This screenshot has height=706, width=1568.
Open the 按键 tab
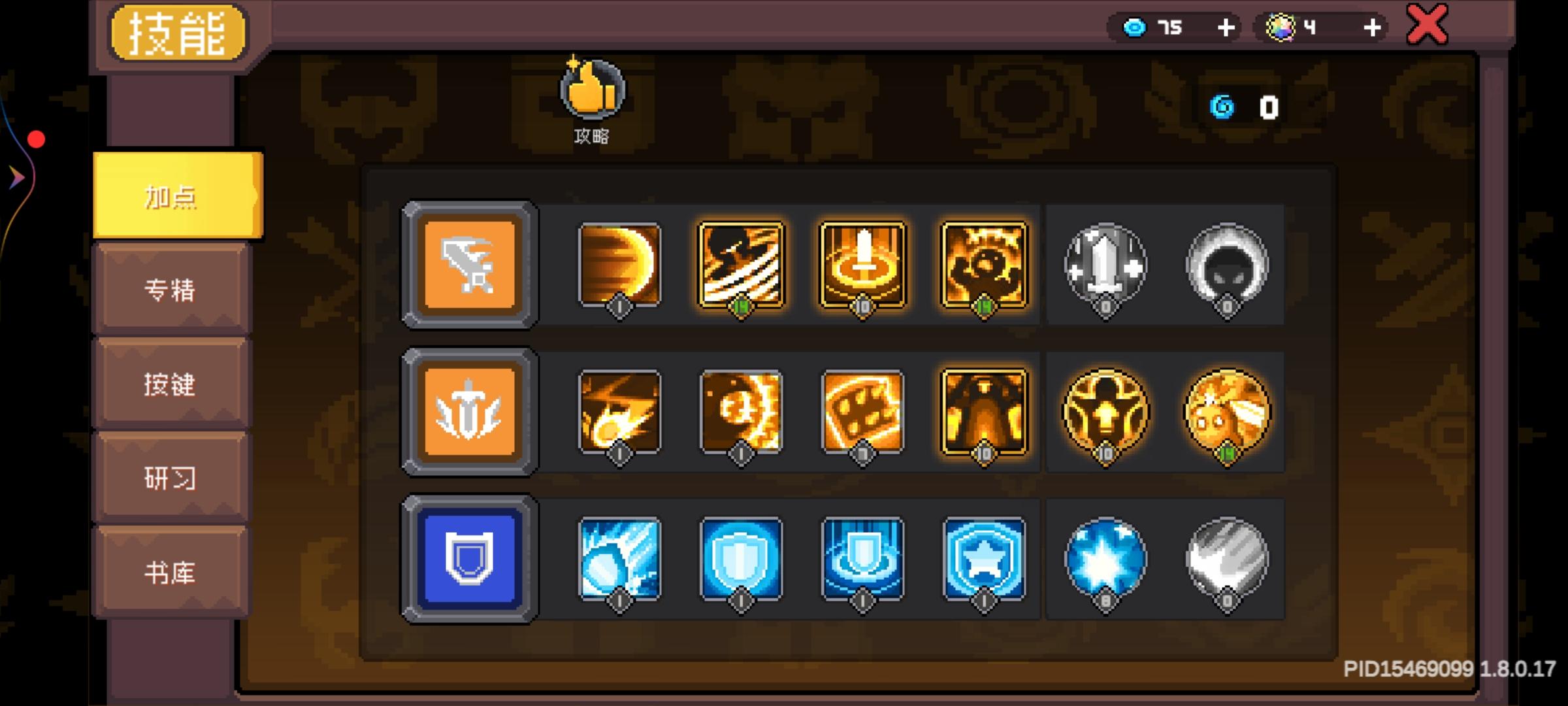point(171,384)
